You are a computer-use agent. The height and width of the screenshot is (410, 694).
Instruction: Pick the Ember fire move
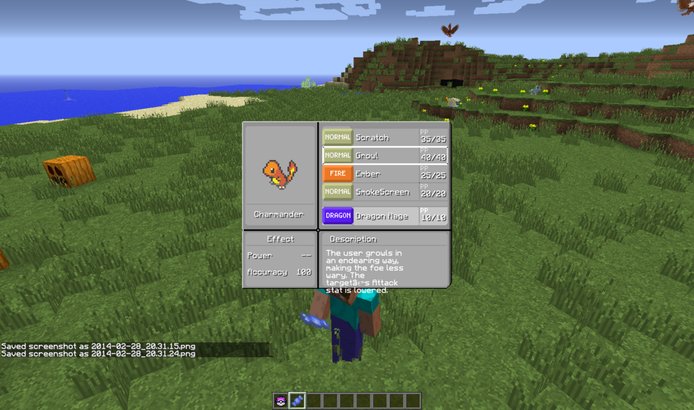click(384, 174)
